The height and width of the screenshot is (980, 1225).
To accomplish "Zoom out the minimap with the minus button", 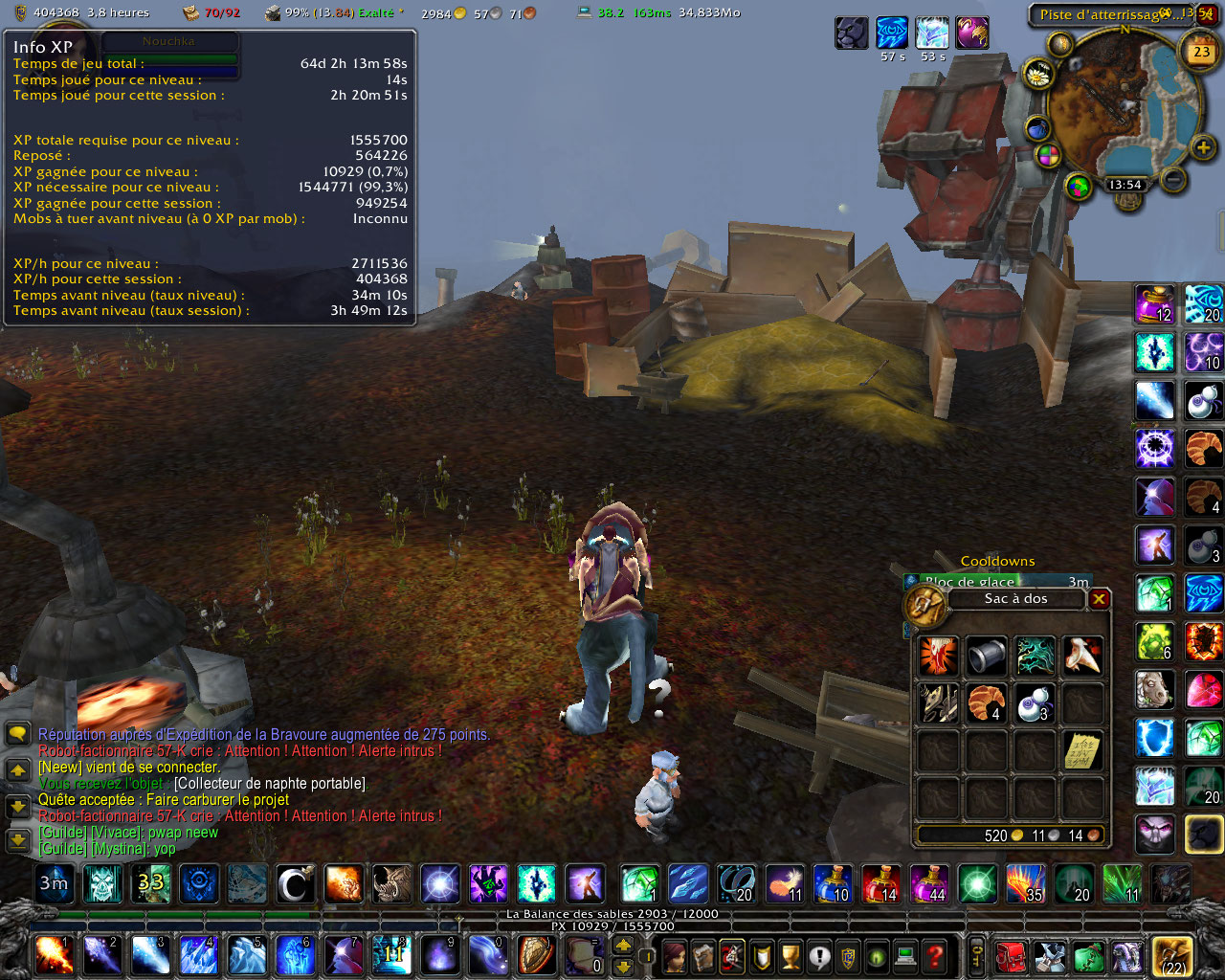I will point(1173,178).
